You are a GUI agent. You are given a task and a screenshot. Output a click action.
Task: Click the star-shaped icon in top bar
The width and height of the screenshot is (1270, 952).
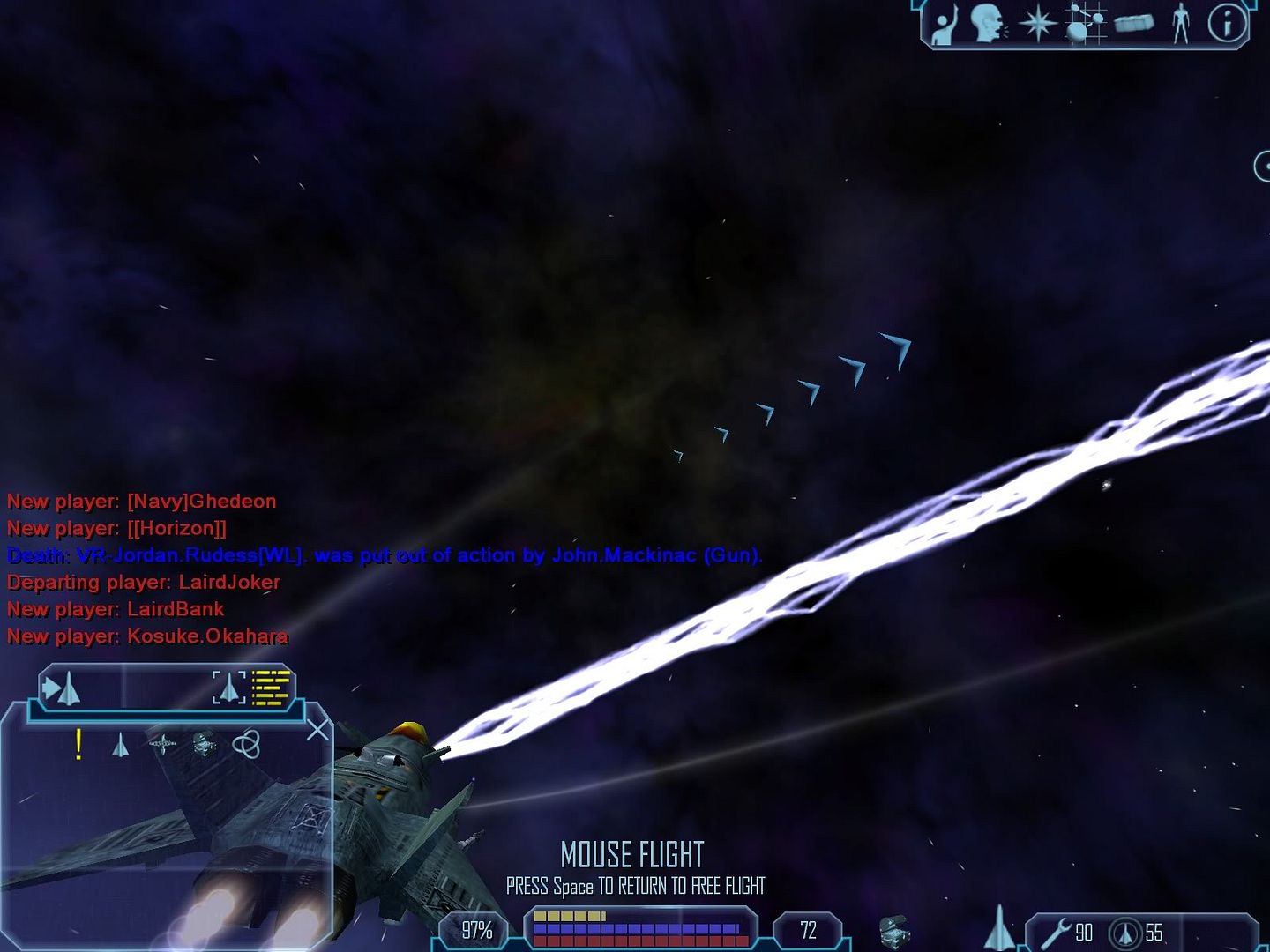click(x=1038, y=24)
